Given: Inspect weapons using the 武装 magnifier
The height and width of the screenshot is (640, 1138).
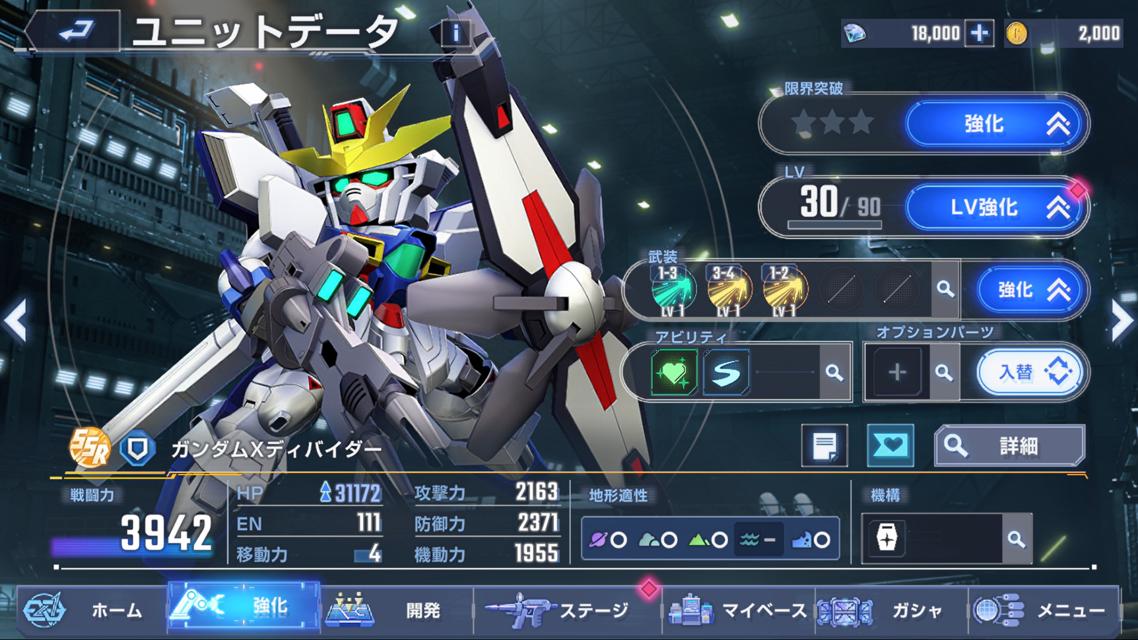Looking at the screenshot, I should click(x=943, y=290).
